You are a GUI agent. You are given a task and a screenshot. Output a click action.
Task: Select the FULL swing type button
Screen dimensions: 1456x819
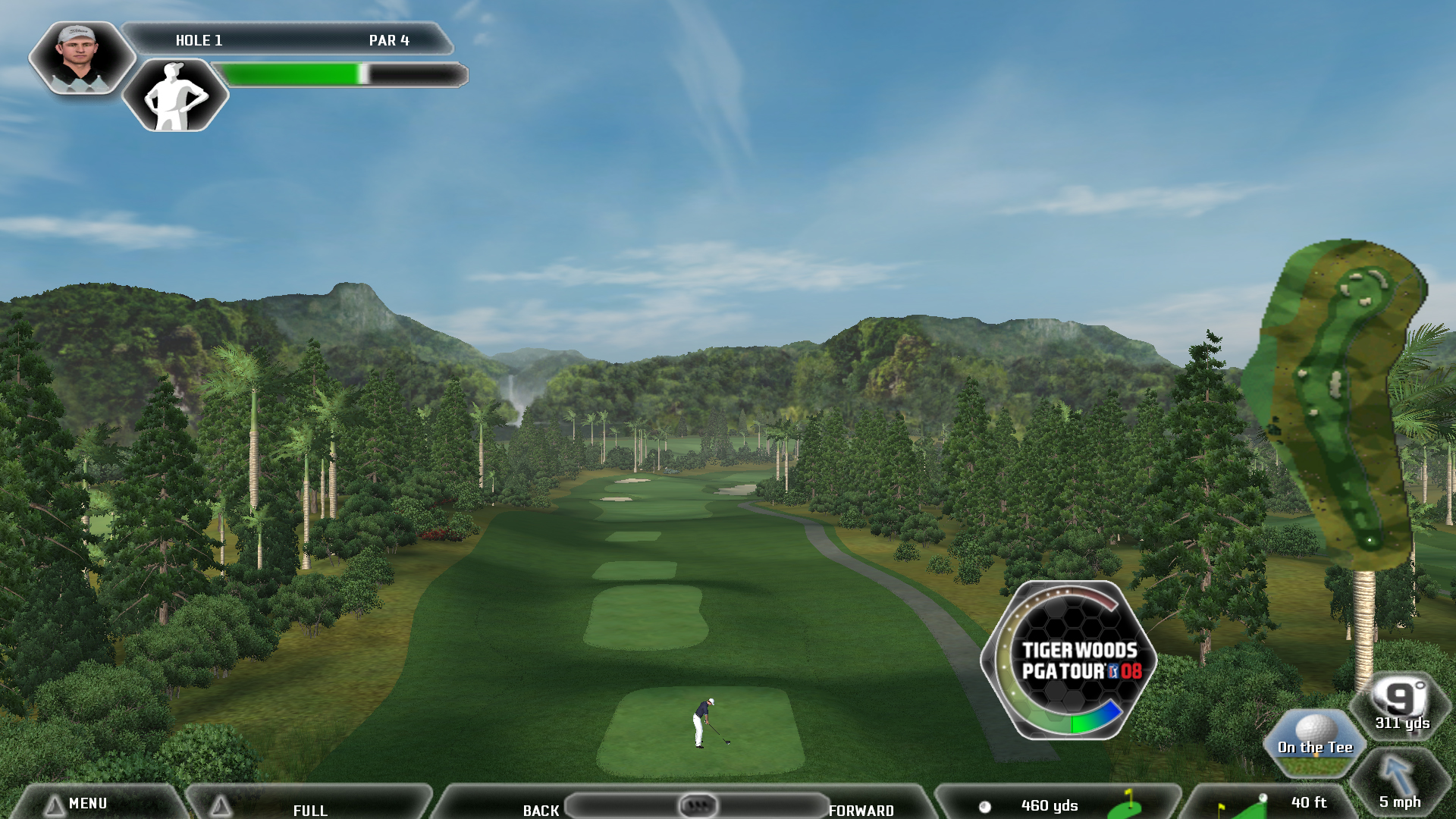pos(309,808)
